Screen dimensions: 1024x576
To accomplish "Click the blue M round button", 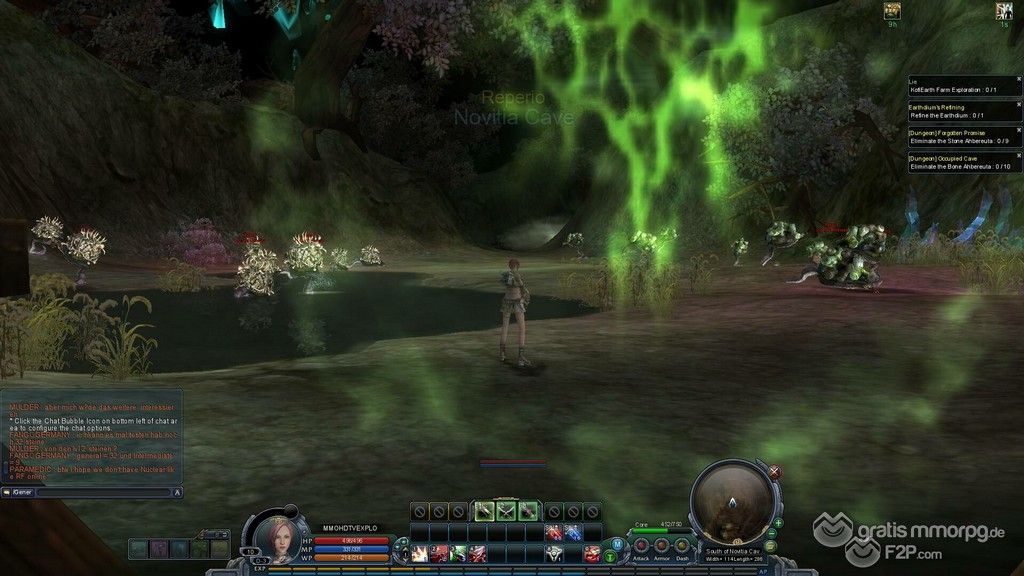I will point(617,543).
